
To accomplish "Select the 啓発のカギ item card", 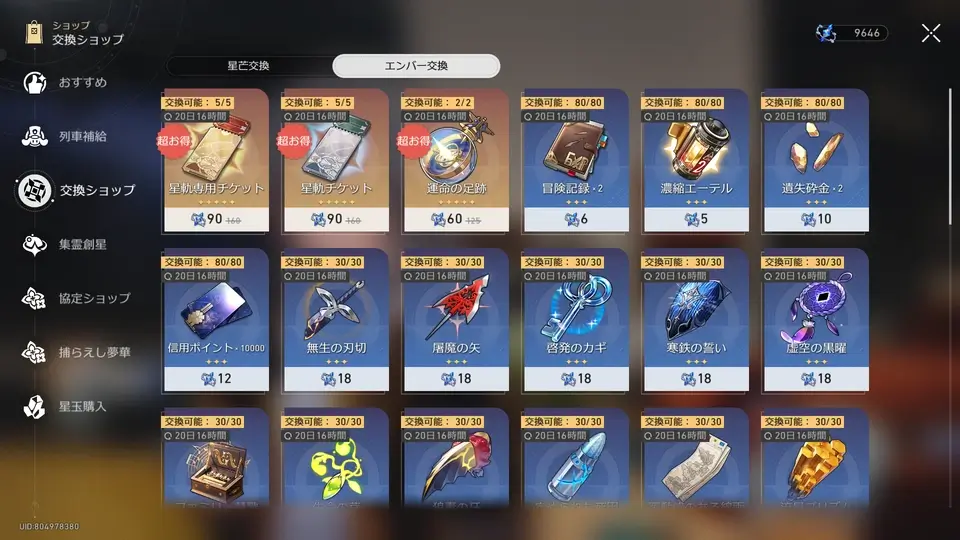I will point(575,320).
